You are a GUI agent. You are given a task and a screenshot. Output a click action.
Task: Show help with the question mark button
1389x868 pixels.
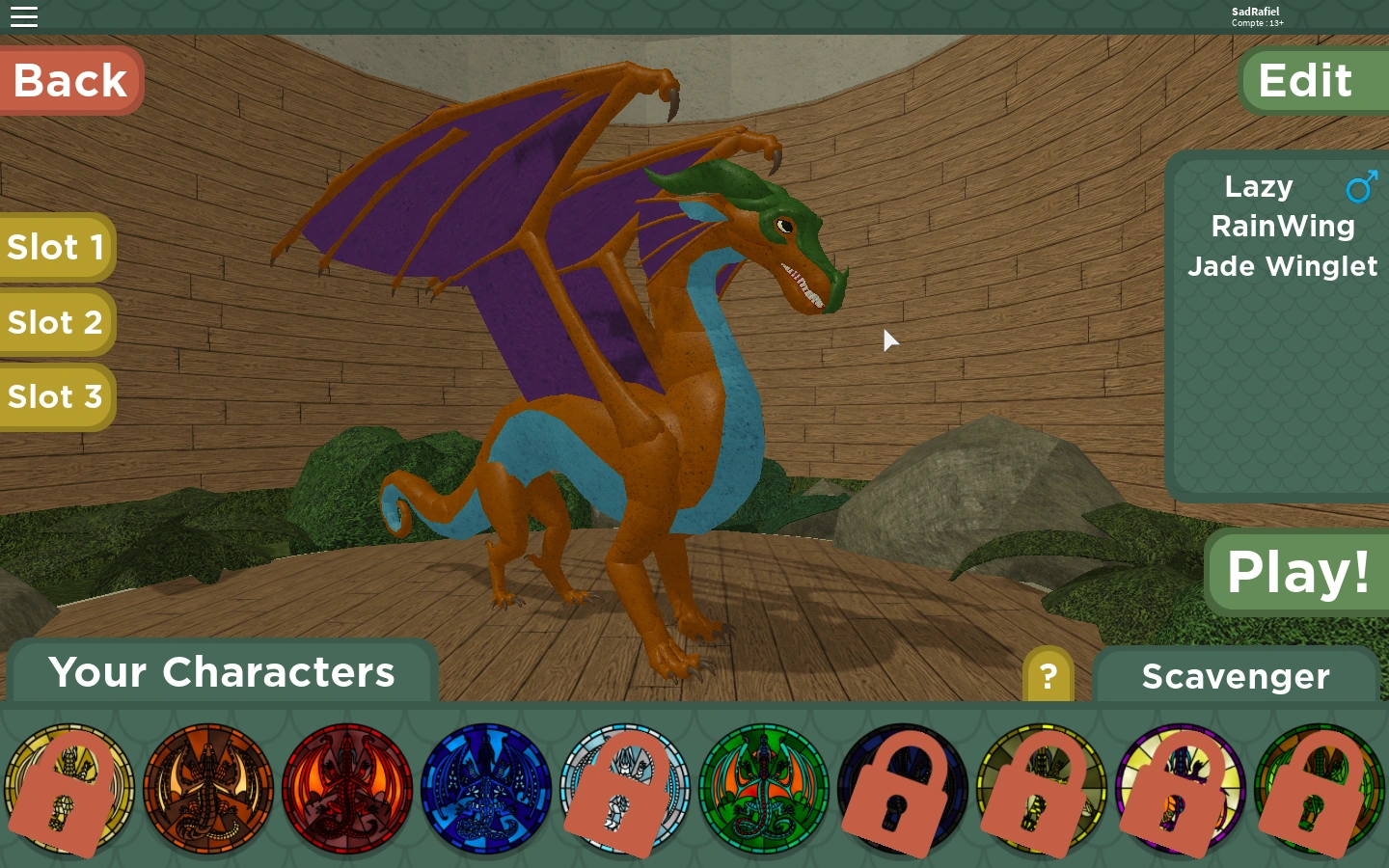point(1049,676)
